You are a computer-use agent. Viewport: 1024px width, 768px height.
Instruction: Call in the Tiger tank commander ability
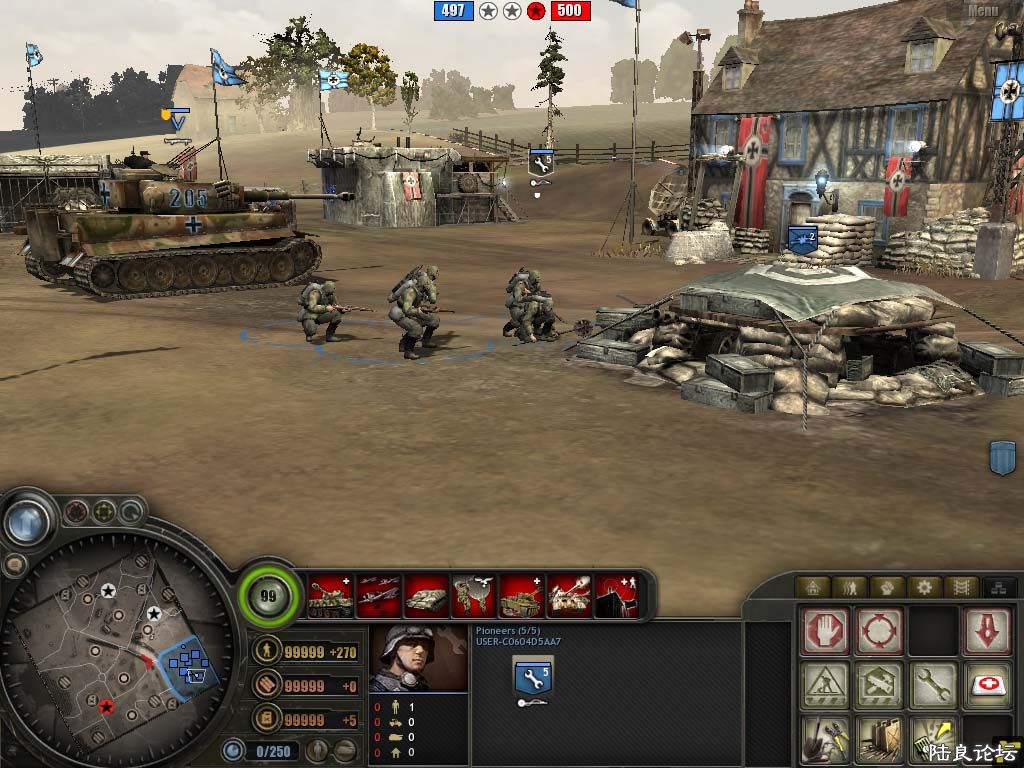coord(329,596)
